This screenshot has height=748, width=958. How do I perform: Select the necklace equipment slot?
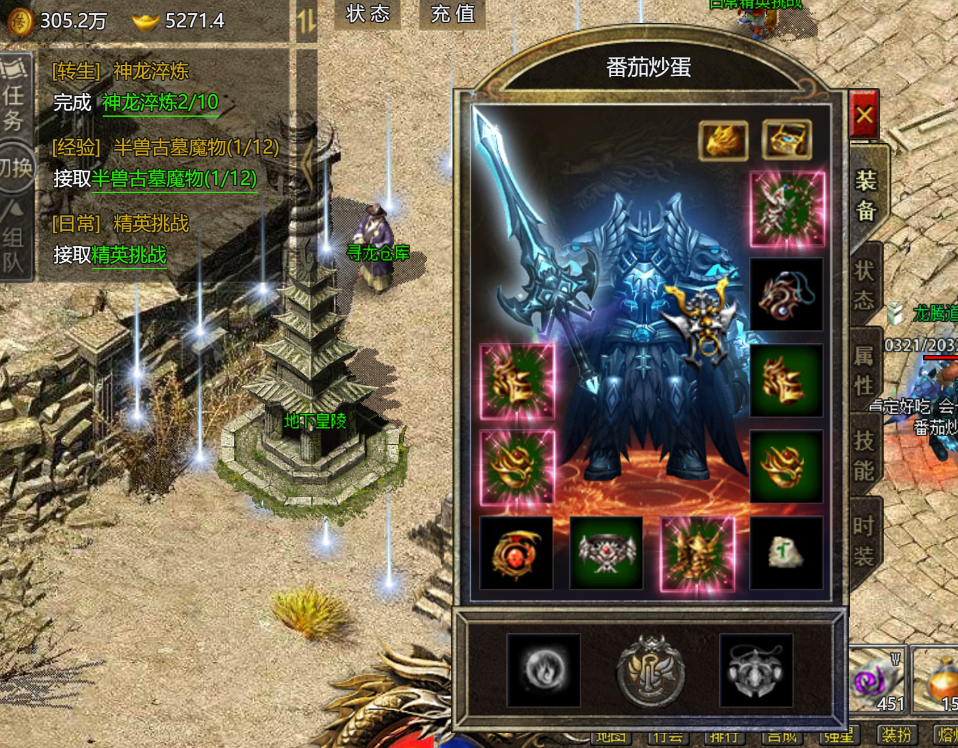click(x=787, y=295)
